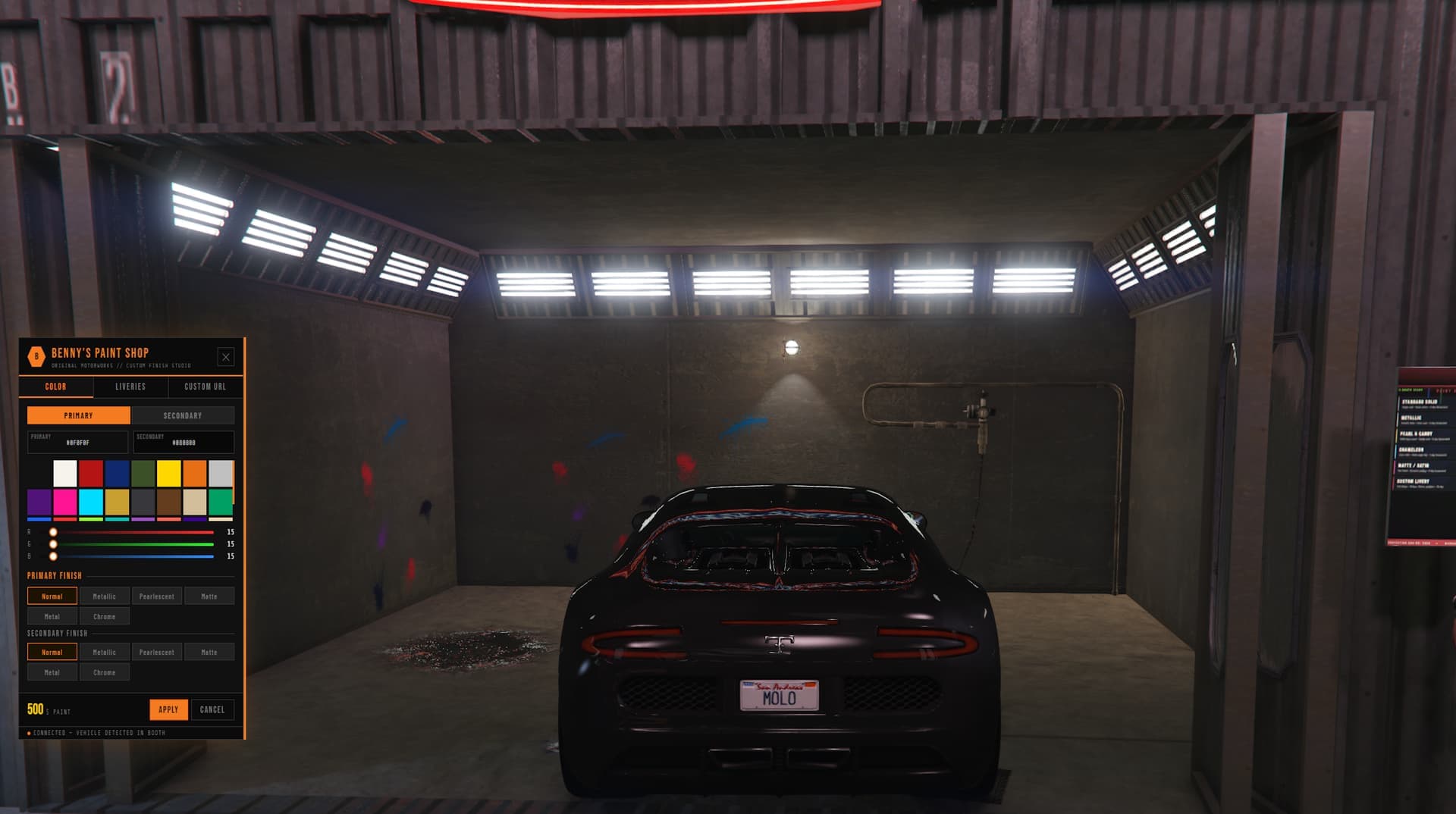Image resolution: width=1456 pixels, height=814 pixels.
Task: Click the red channel slider handle
Action: (52, 533)
